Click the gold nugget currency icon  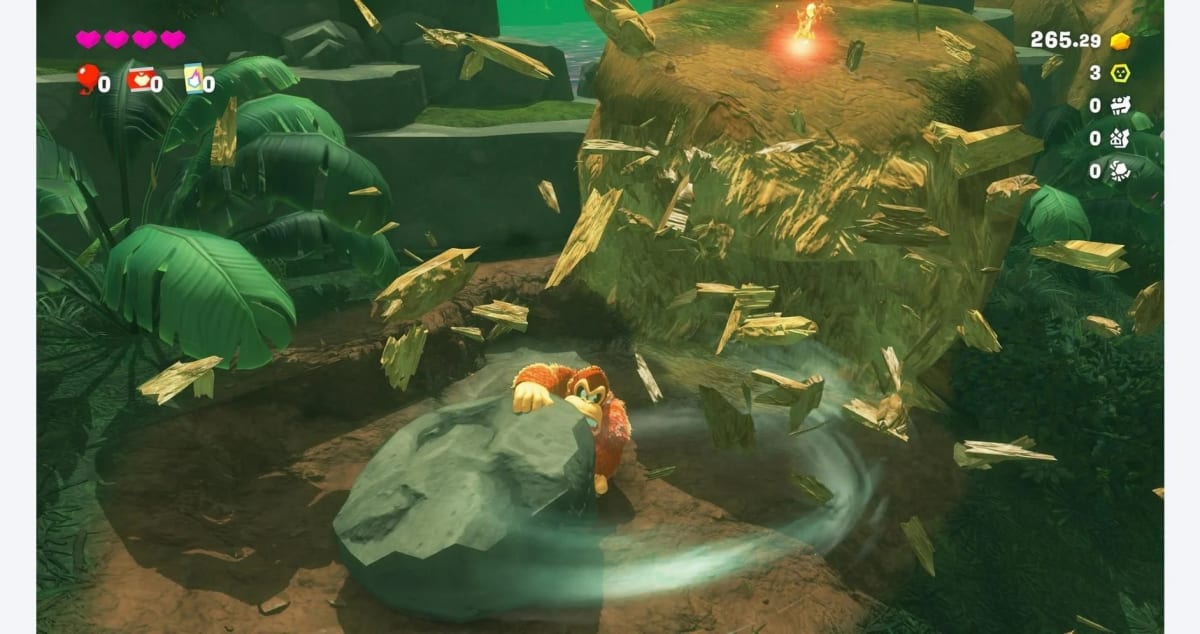[x=1120, y=41]
